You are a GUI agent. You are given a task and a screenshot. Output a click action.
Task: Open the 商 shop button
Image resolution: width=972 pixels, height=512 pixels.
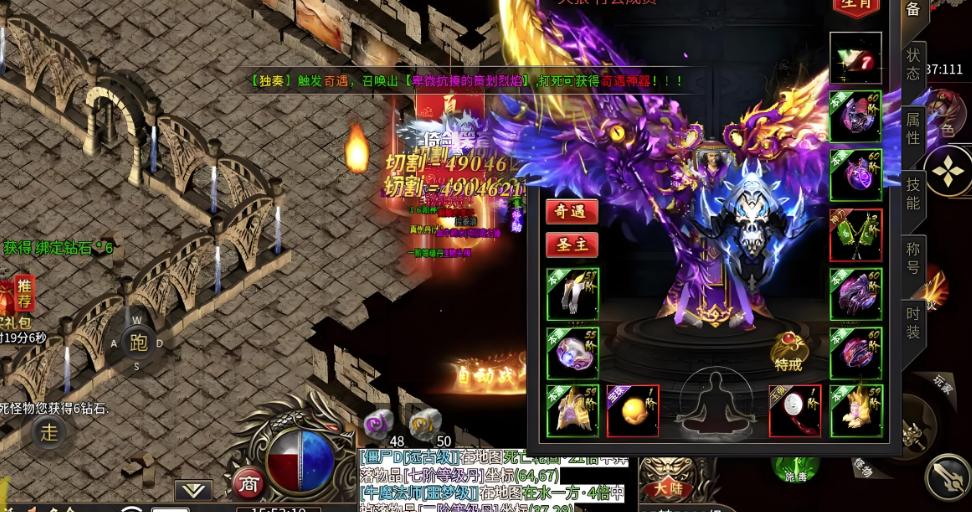247,484
